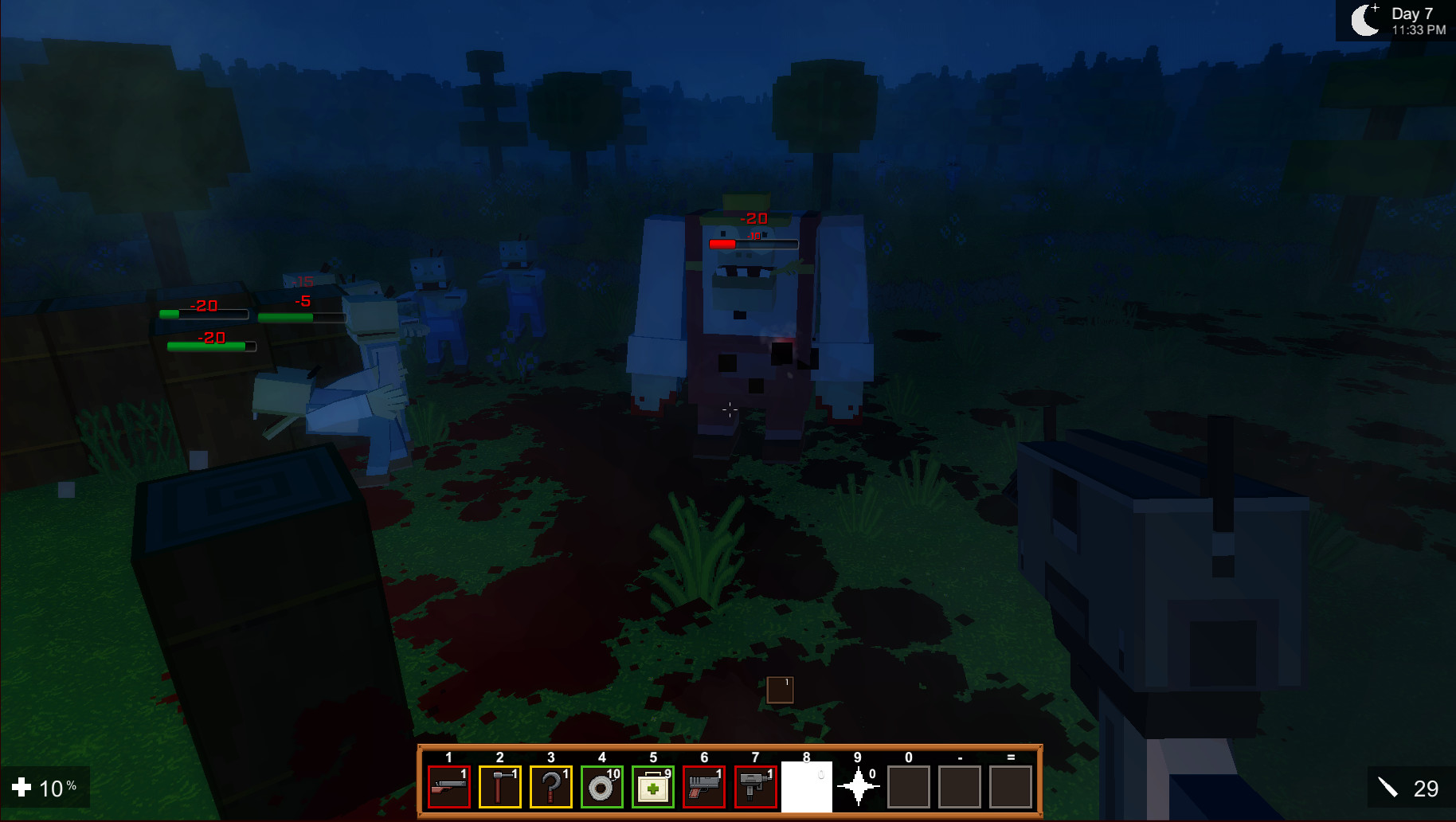
Task: Choose the duct tape stack in slot 4
Action: [x=603, y=787]
